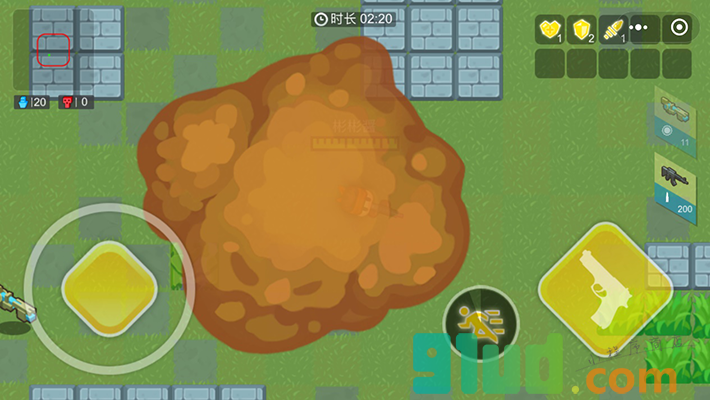Viewport: 710px width, 400px height.
Task: Click the circular target close button
Action: coord(678,29)
